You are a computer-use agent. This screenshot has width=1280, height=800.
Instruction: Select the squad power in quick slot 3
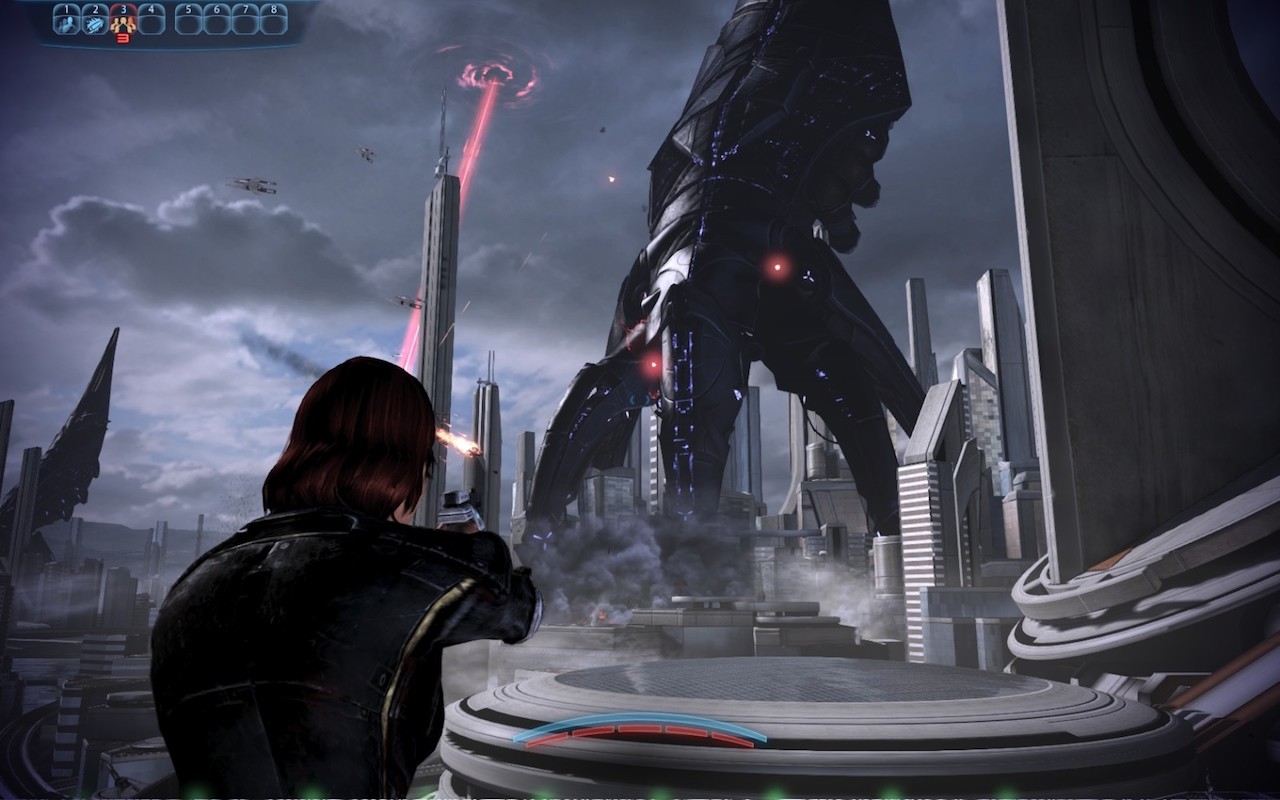123,20
